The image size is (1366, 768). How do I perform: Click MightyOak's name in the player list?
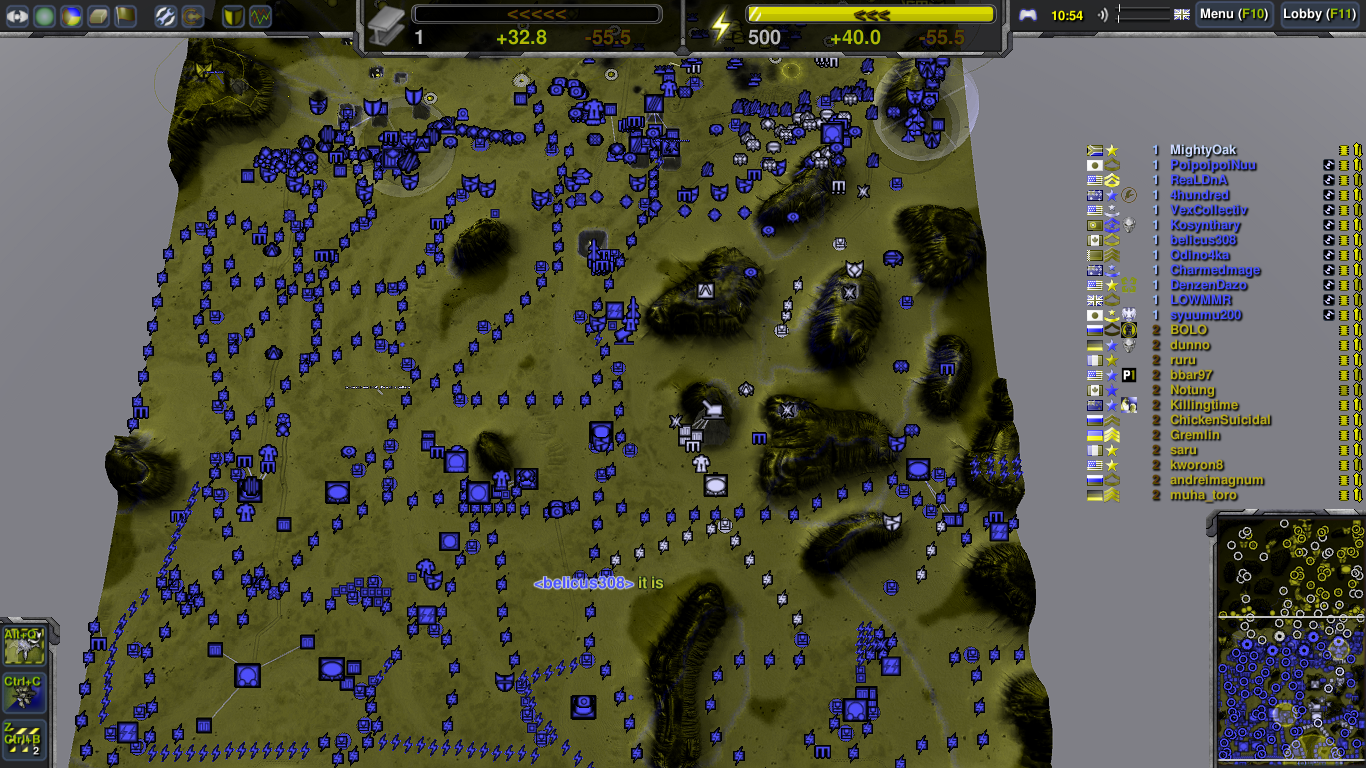tap(1202, 150)
